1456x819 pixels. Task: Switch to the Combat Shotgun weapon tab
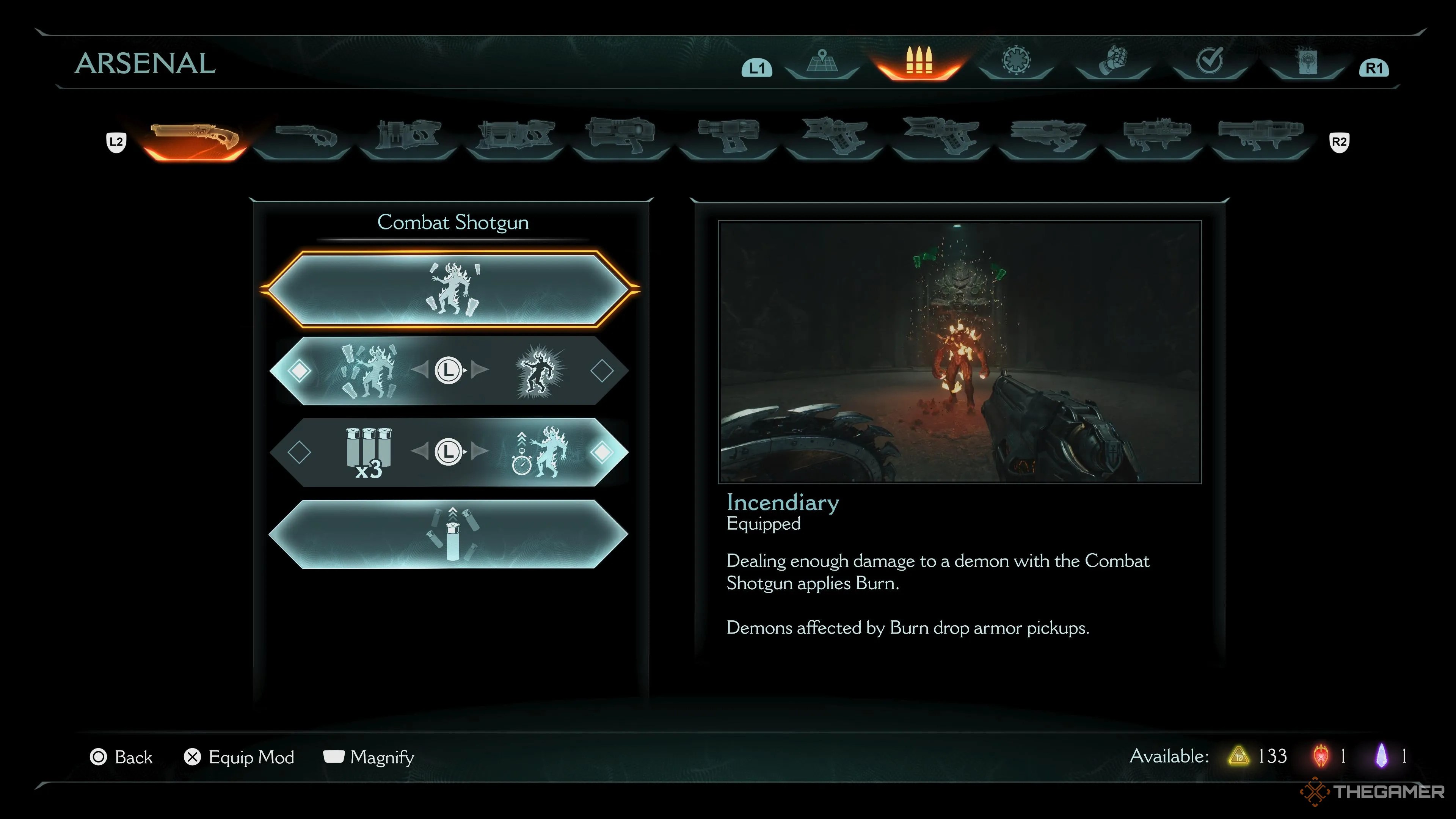point(195,138)
